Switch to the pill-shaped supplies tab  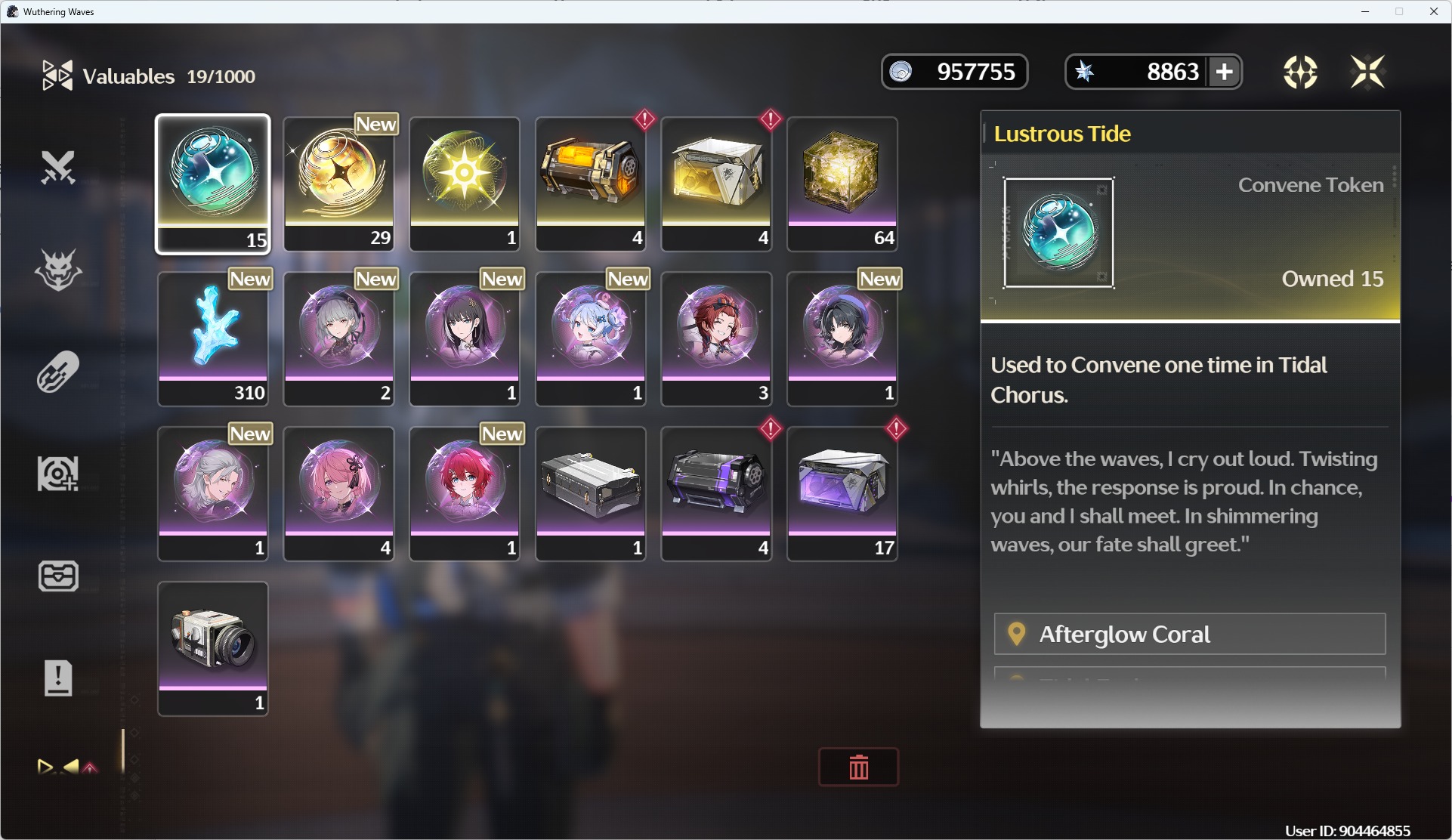[x=58, y=372]
